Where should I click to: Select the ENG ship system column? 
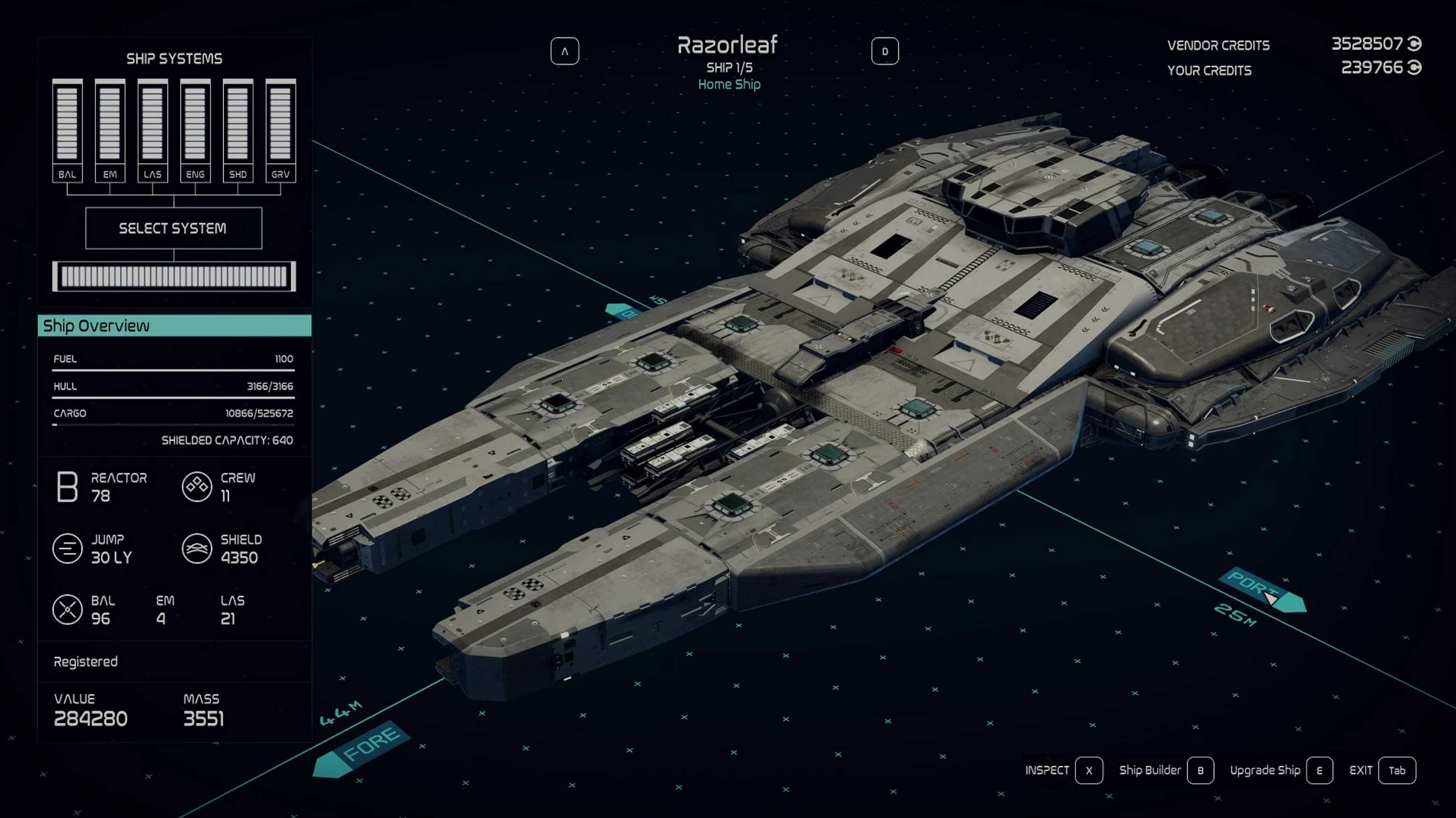[x=195, y=130]
